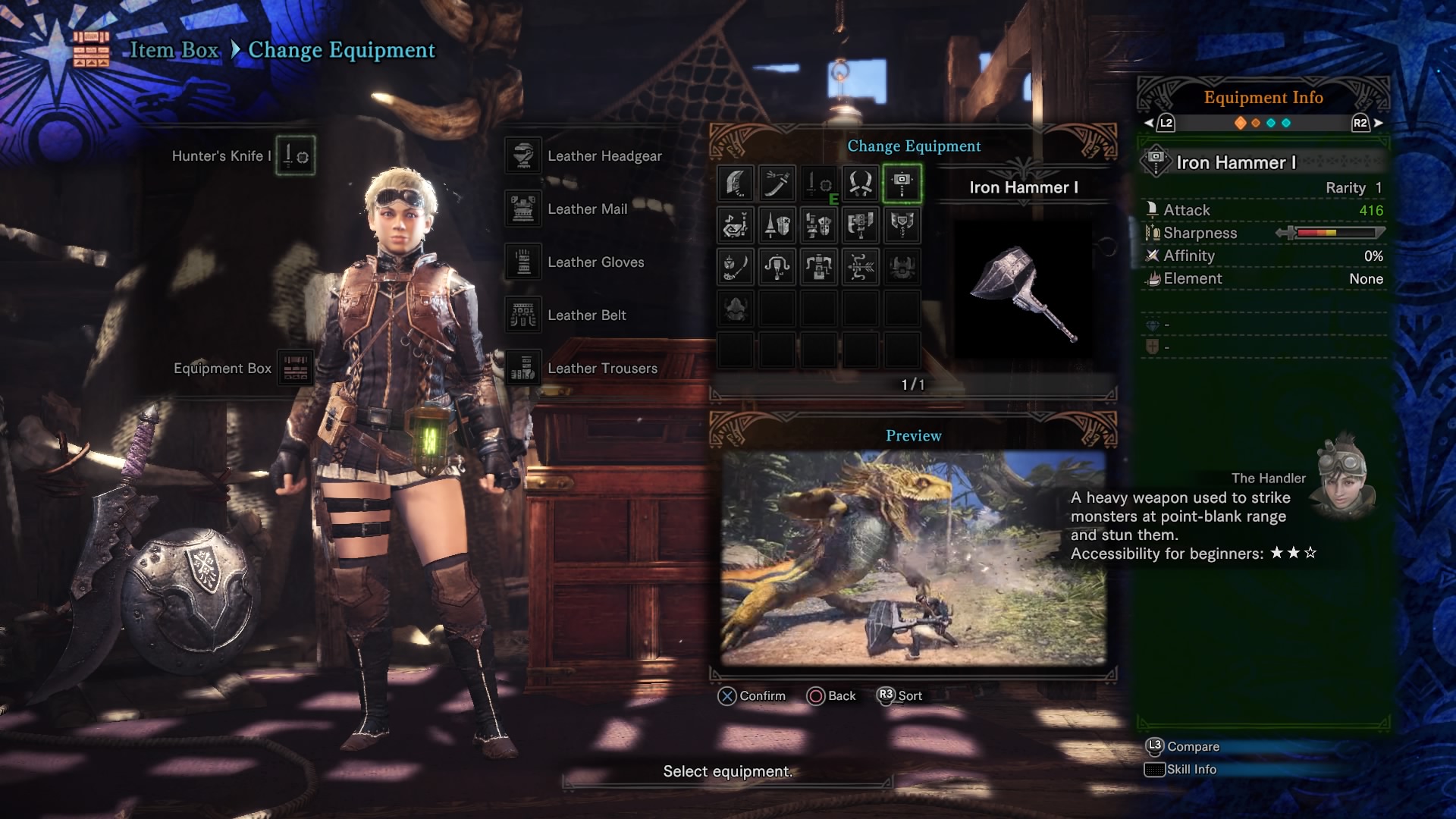Select the Insect Glaive weapon slot
Viewport: 1456px width, 819px height.
[x=736, y=267]
